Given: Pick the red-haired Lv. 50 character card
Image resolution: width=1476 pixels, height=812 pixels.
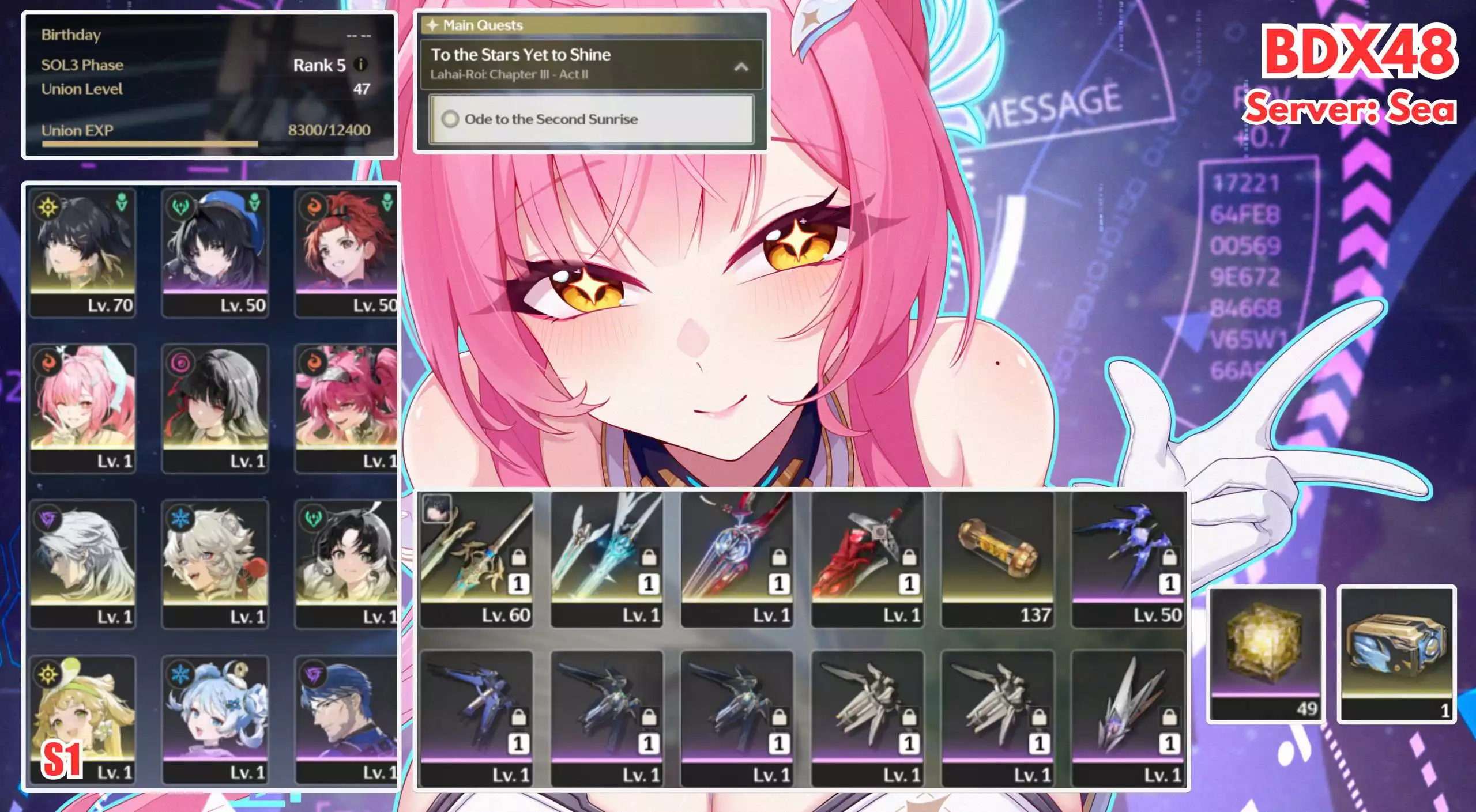Looking at the screenshot, I should coord(346,252).
